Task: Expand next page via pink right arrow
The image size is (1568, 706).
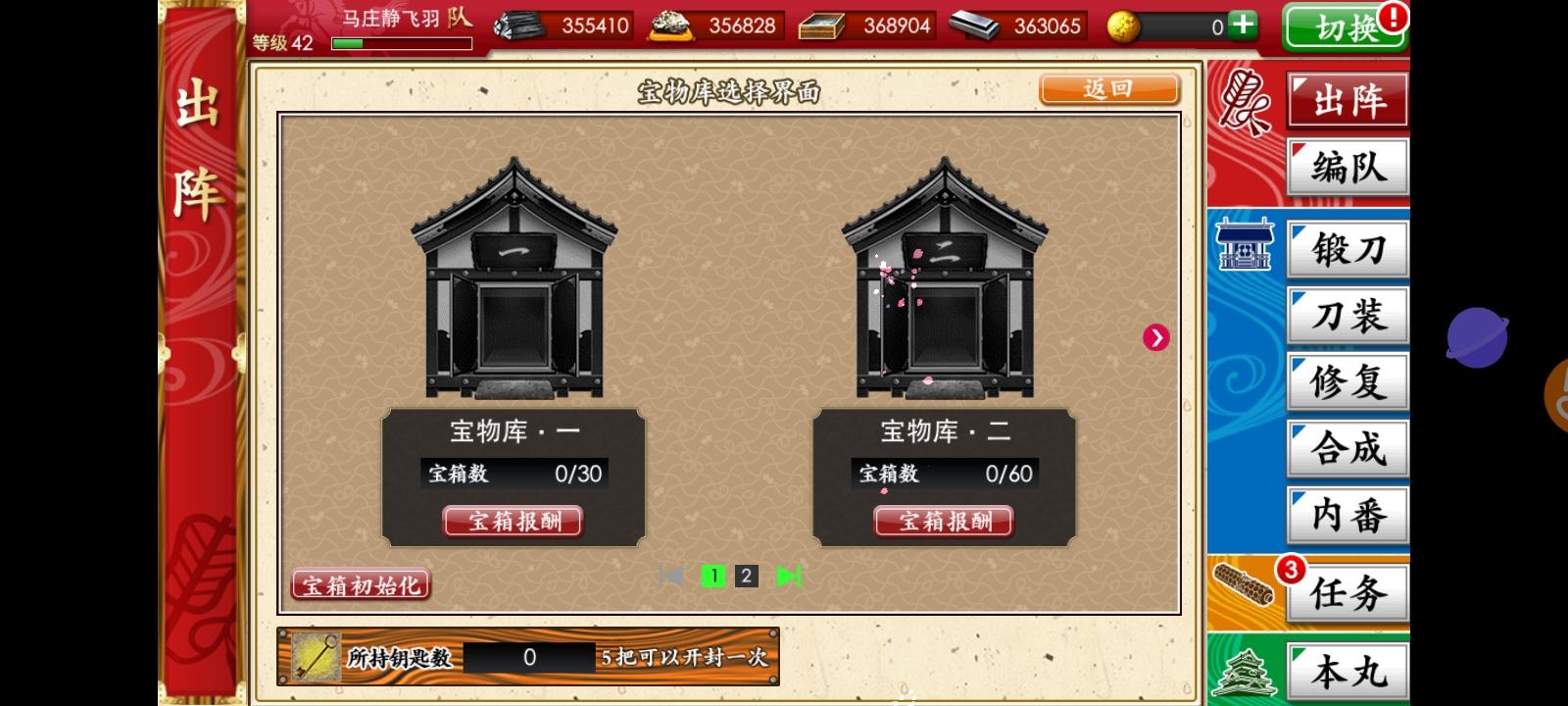Action: (x=1156, y=337)
